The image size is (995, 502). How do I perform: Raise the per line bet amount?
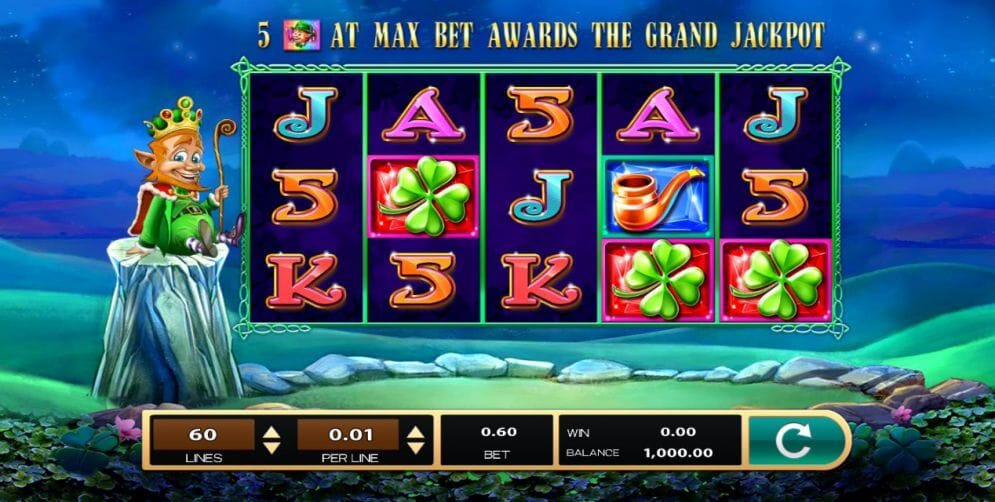(x=416, y=431)
